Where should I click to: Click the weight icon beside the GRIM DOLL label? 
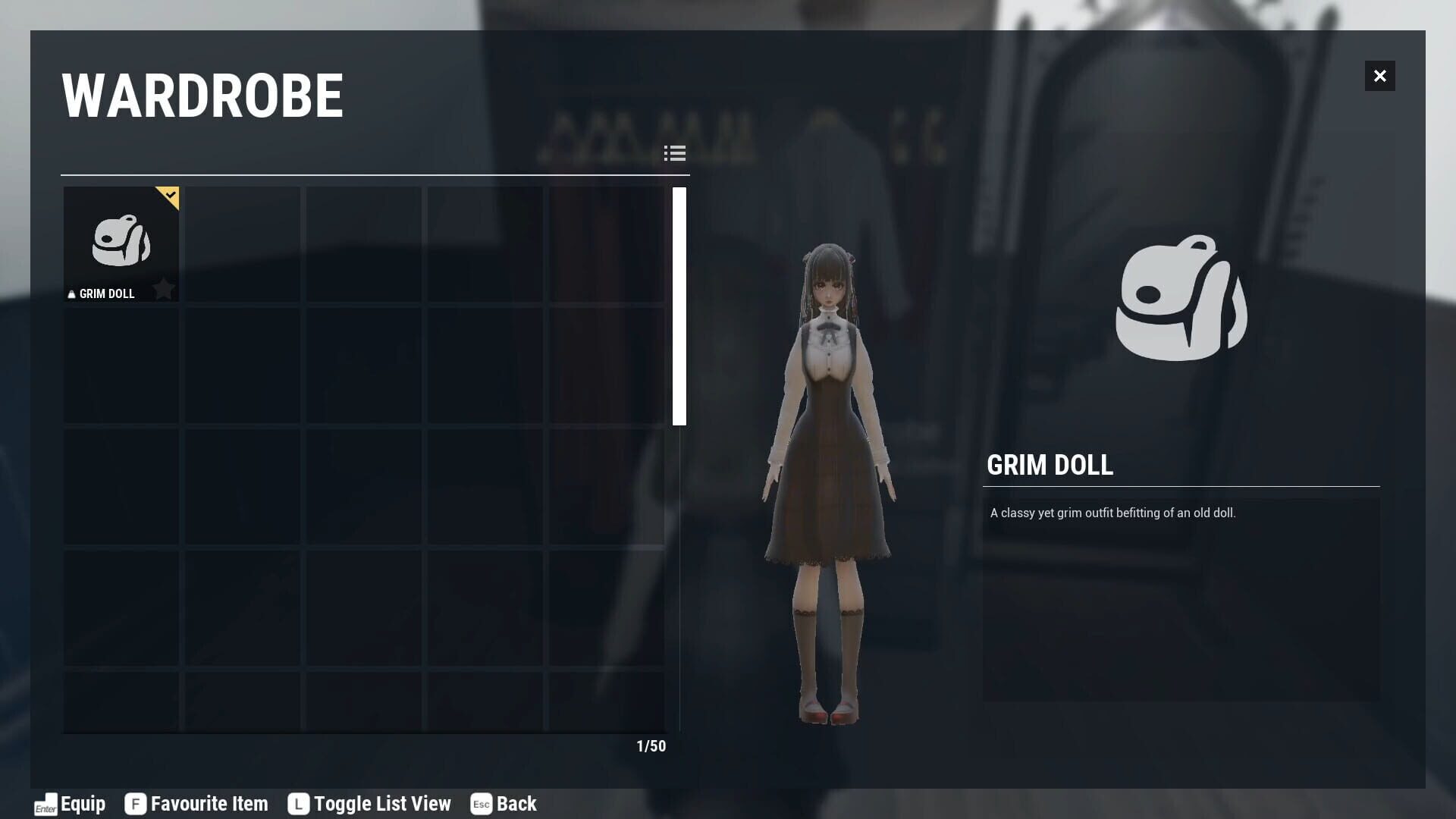tap(71, 293)
